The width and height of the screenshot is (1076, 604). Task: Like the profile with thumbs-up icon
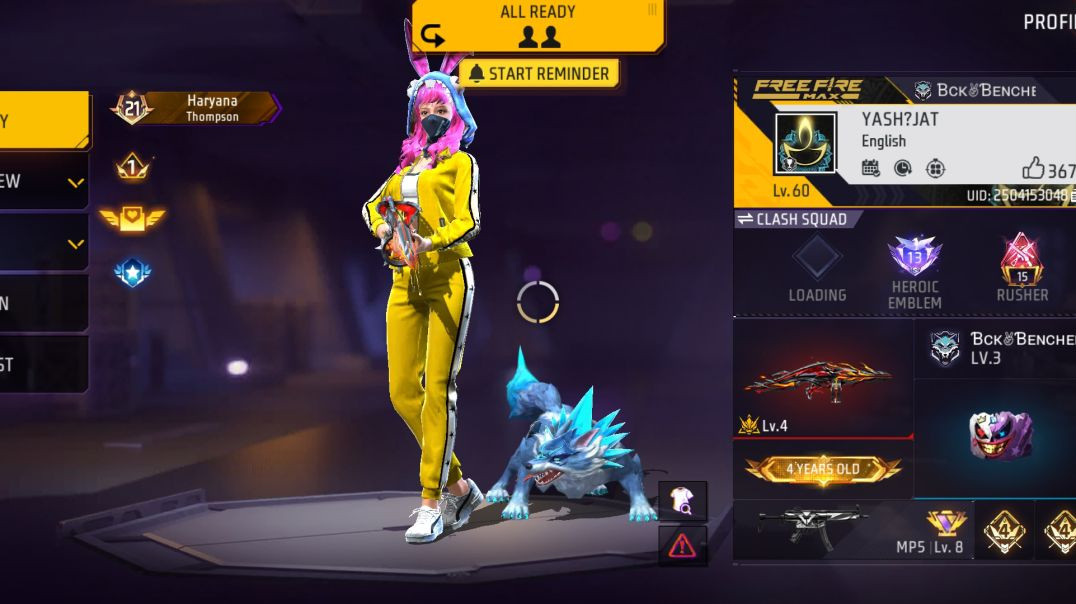[x=1033, y=169]
